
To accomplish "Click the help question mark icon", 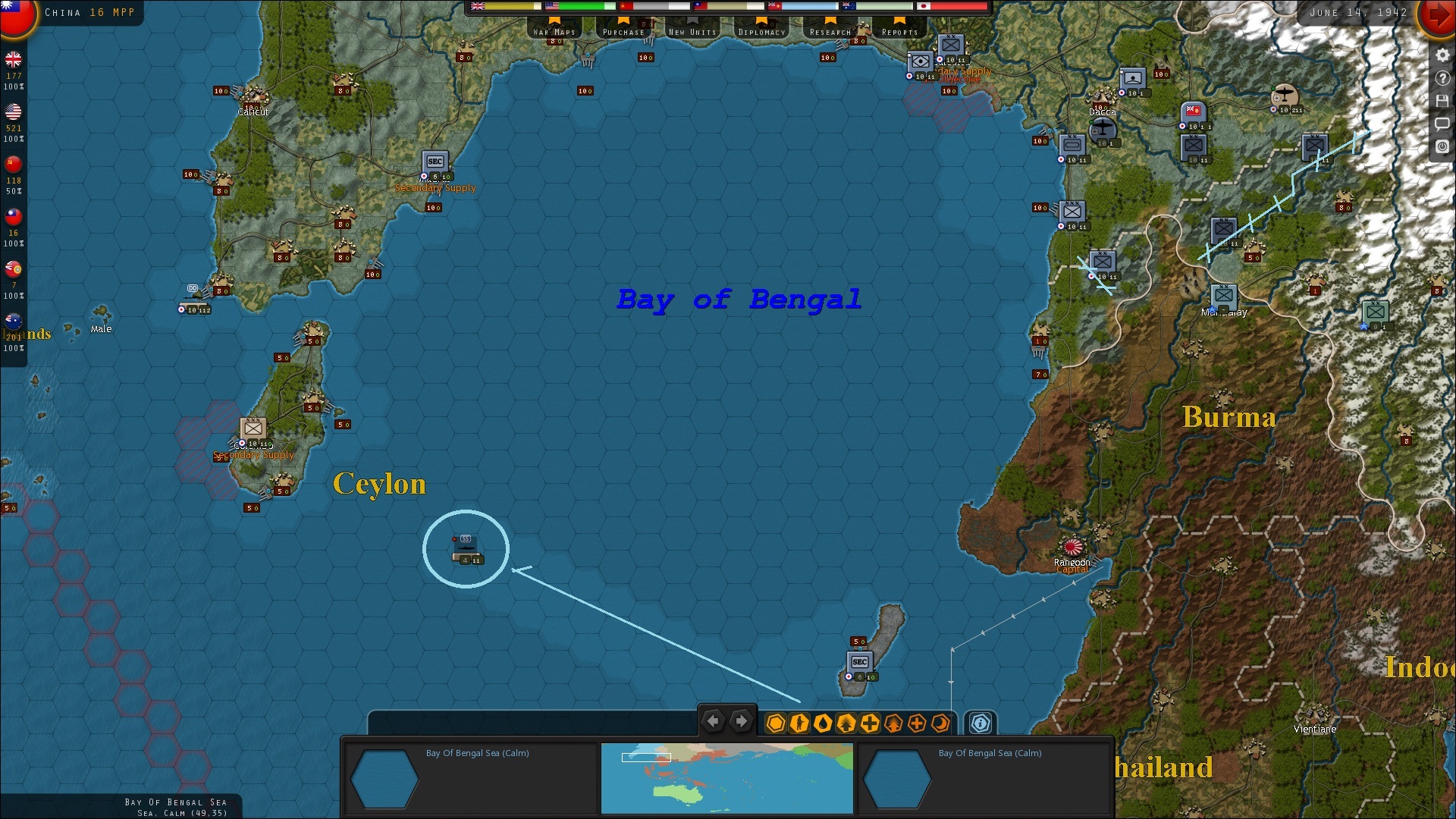I will tap(1442, 78).
